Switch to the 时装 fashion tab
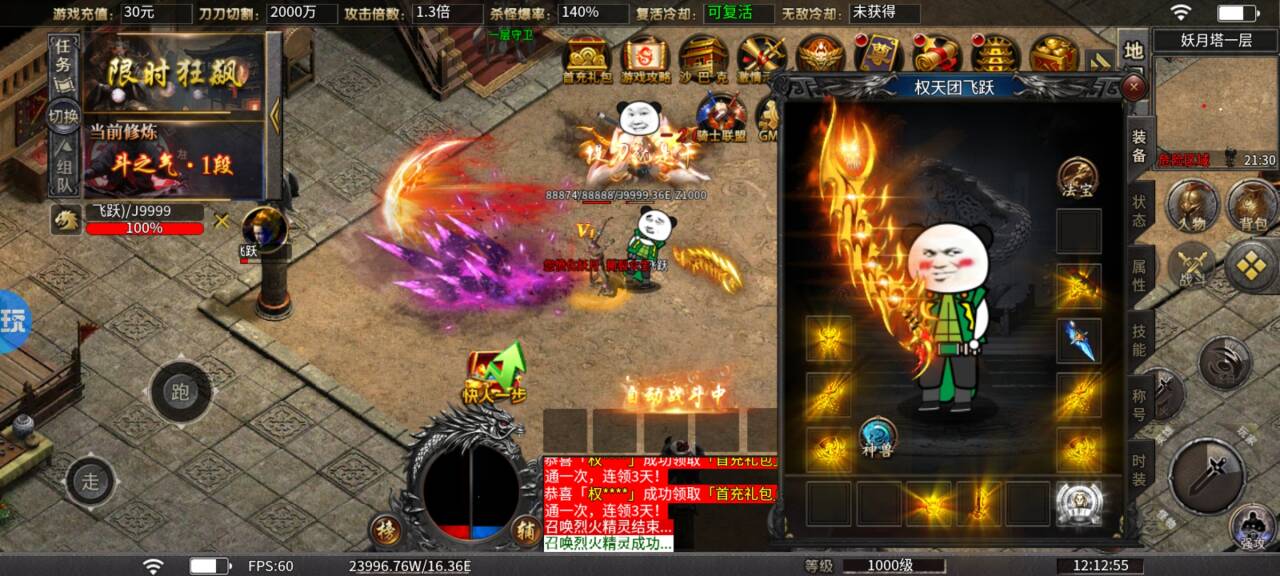 1139,470
